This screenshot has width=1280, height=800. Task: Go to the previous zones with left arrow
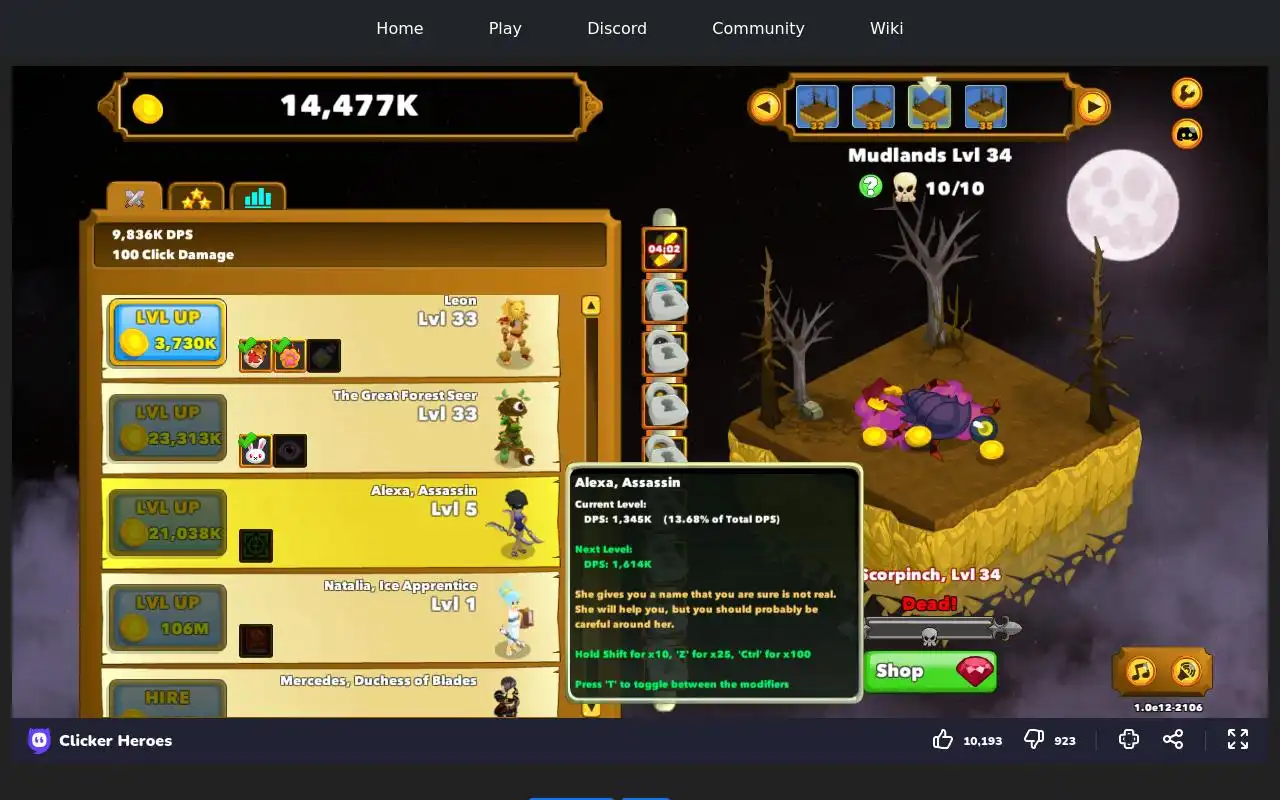[x=765, y=106]
